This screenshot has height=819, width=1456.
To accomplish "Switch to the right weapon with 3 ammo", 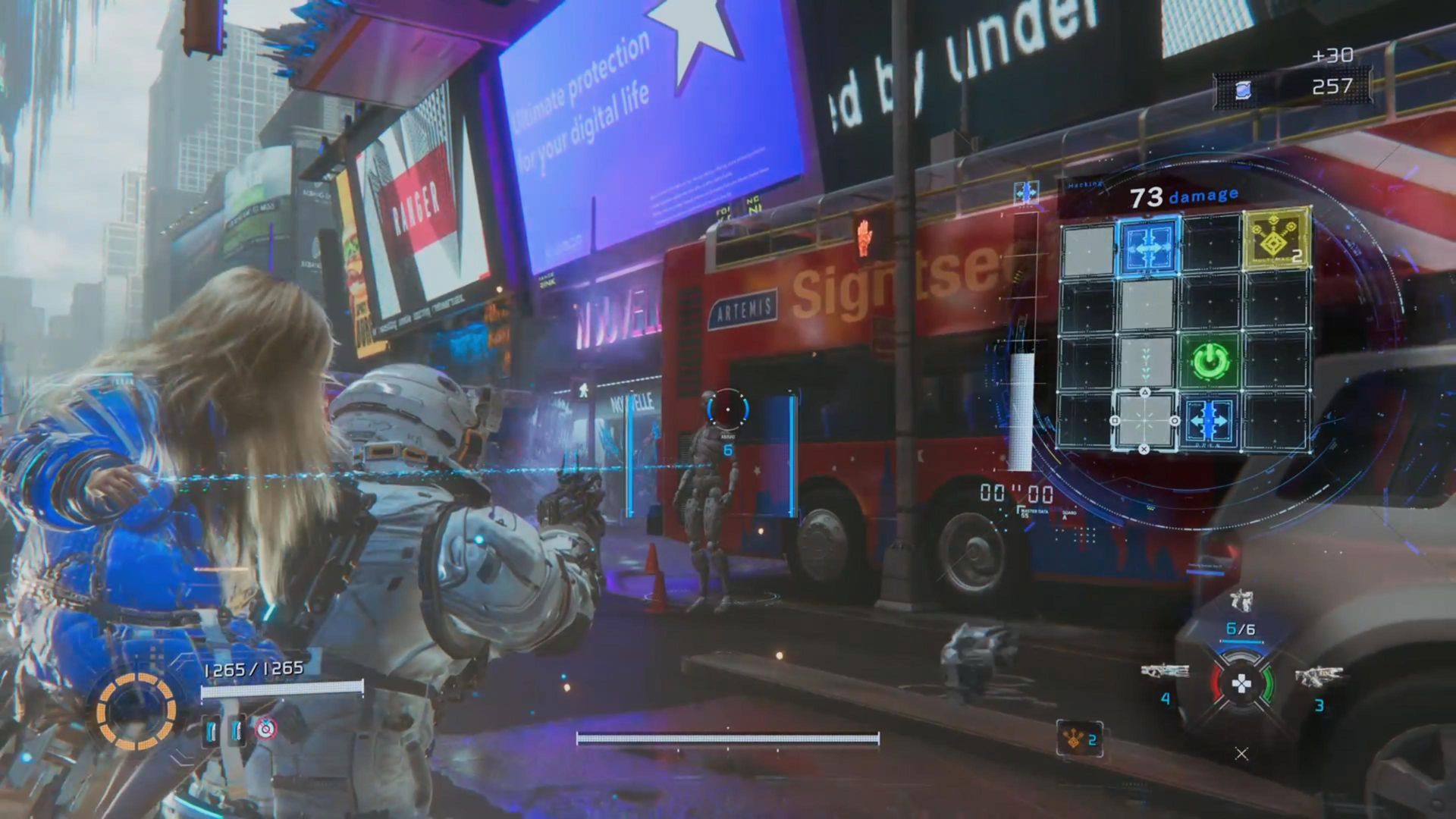I will click(1319, 676).
